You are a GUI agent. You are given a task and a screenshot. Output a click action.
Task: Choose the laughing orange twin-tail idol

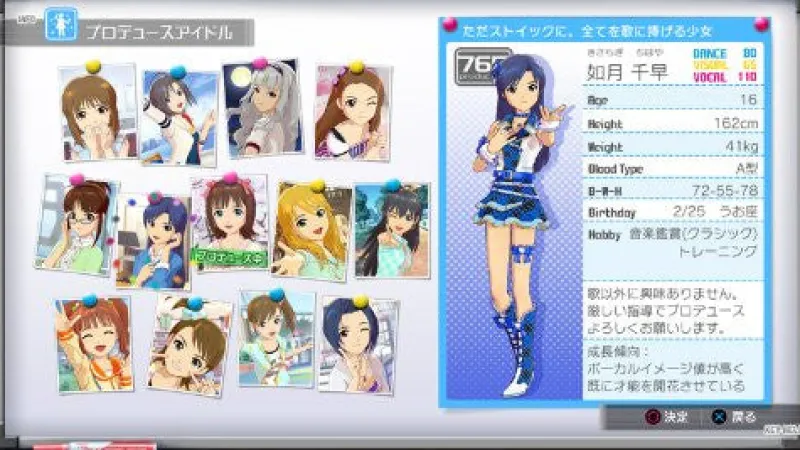(x=94, y=343)
